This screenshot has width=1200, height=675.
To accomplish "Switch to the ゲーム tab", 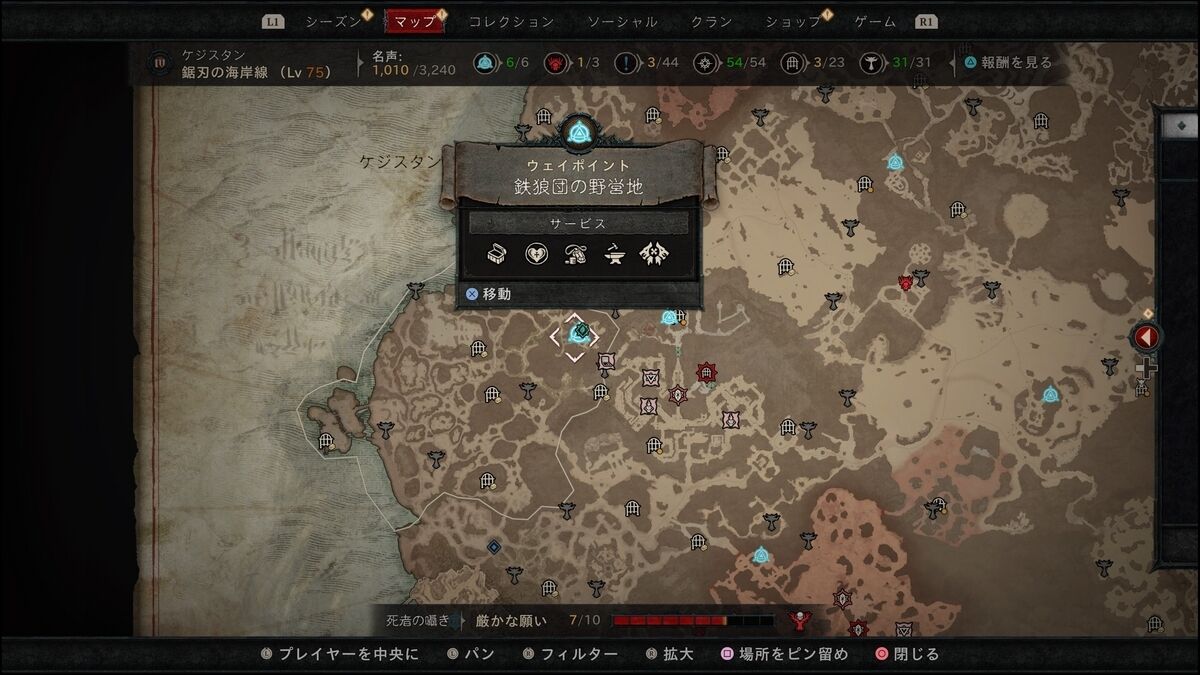I will 875,21.
